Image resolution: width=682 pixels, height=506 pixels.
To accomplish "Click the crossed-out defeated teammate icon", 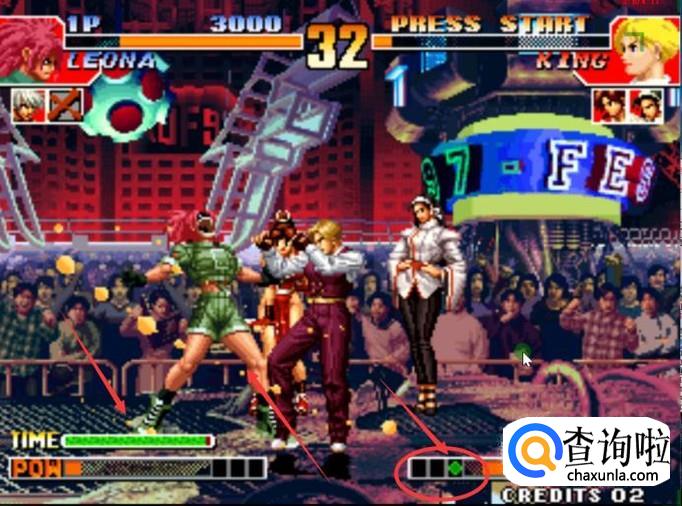I will pos(64,103).
